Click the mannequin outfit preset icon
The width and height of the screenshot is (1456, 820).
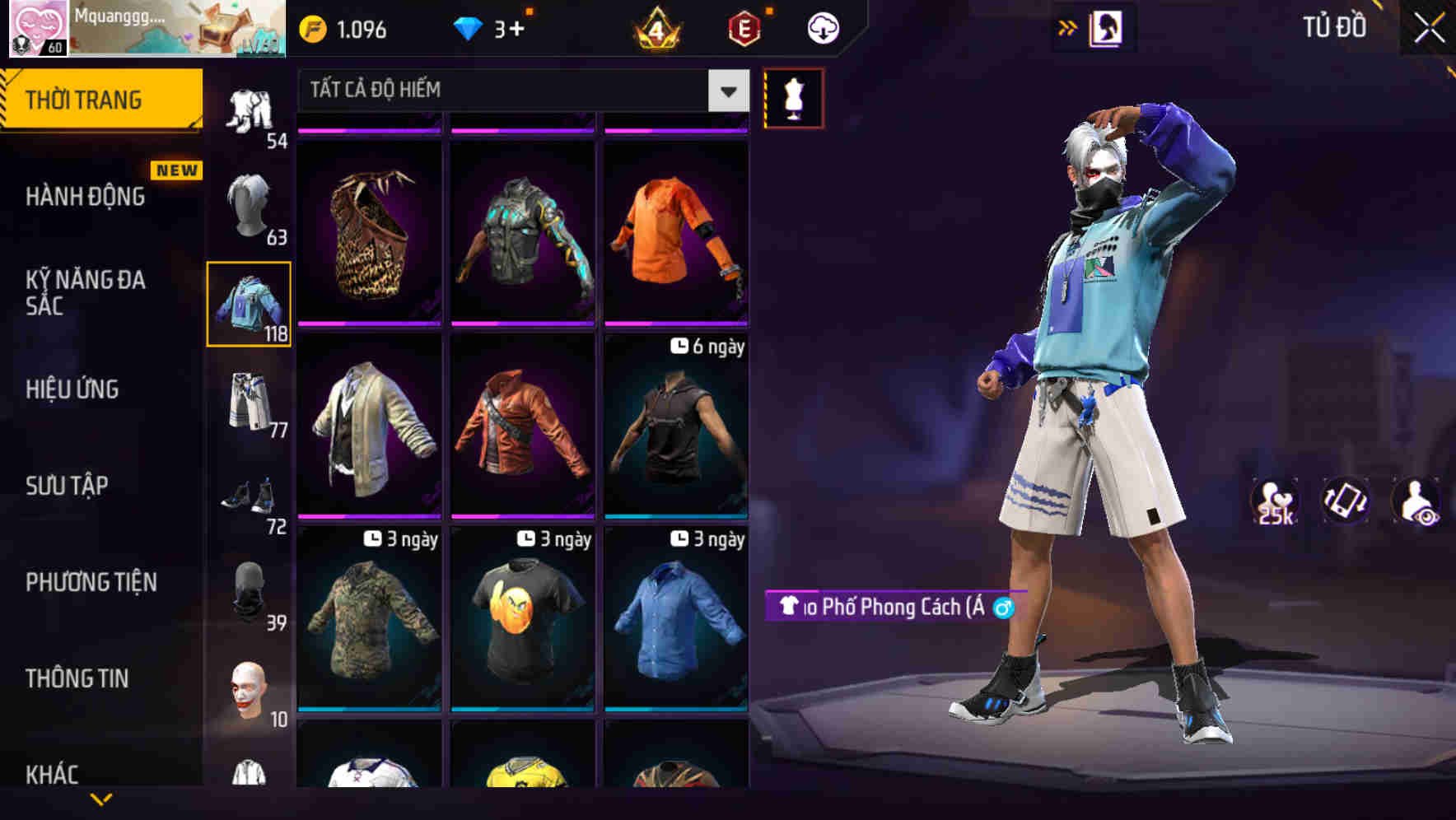tap(793, 97)
